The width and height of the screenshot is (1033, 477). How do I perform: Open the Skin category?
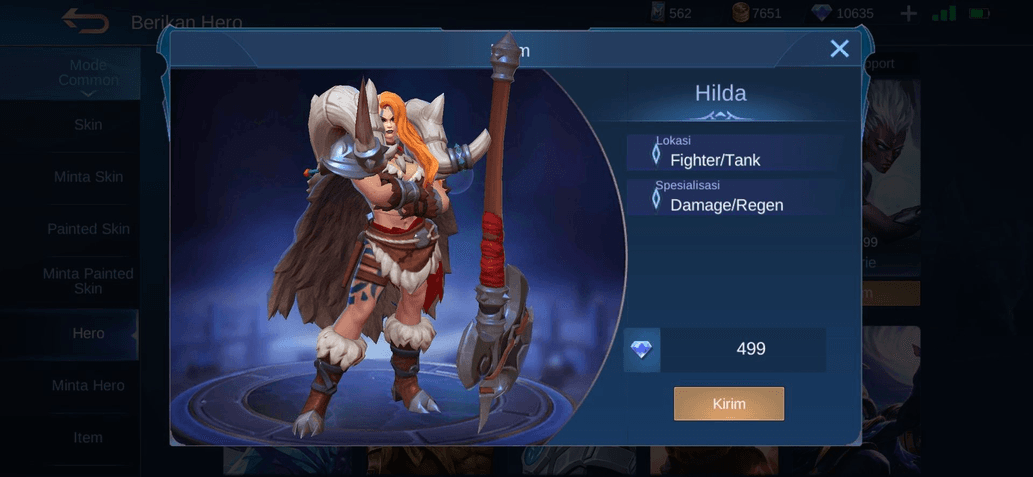88,125
